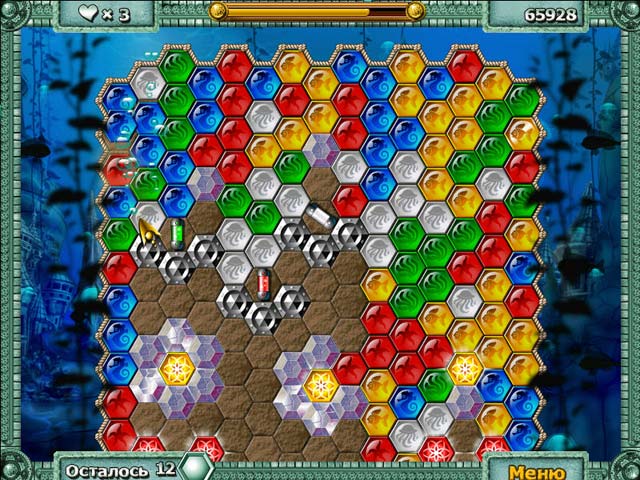
Task: Open the Меню button
Action: coord(537,470)
